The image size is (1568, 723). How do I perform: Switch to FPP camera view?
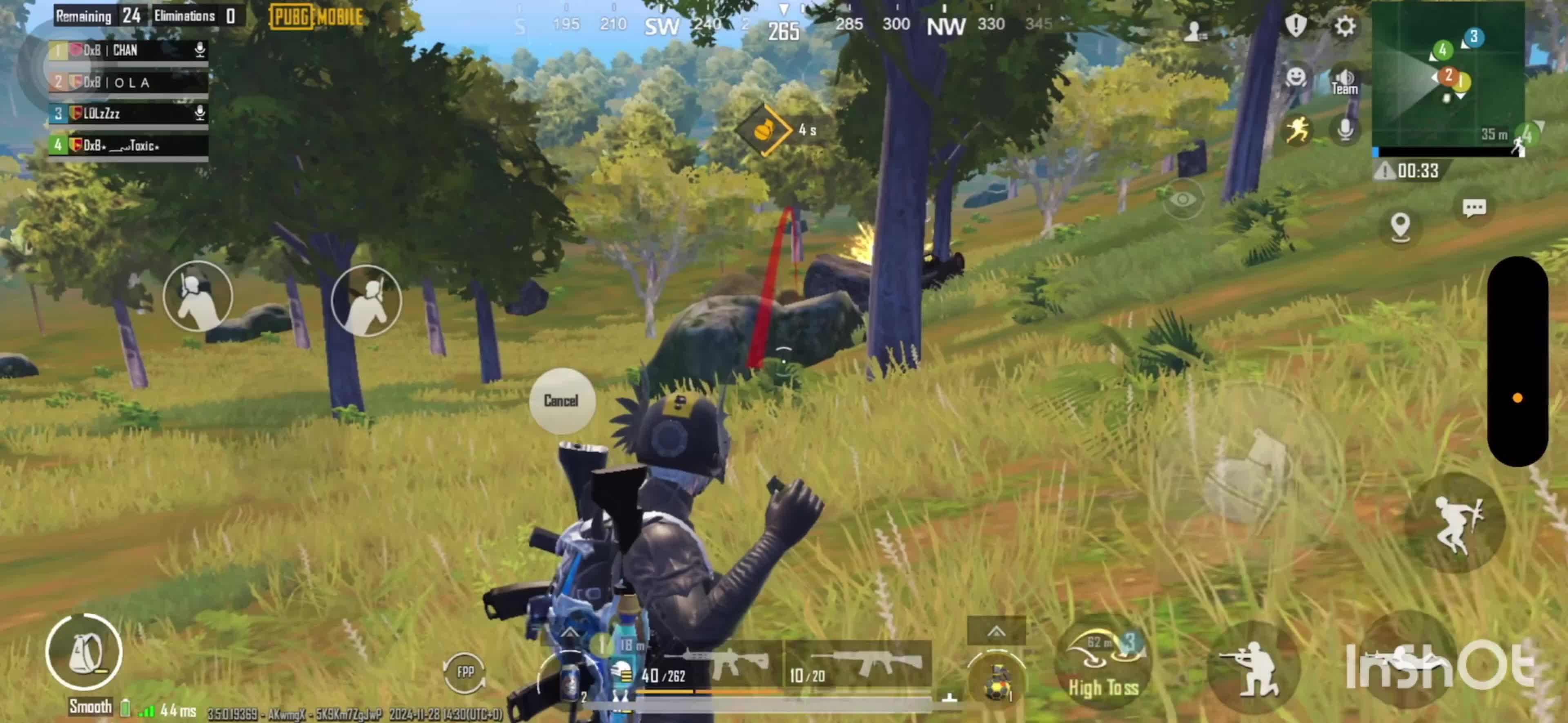(465, 671)
